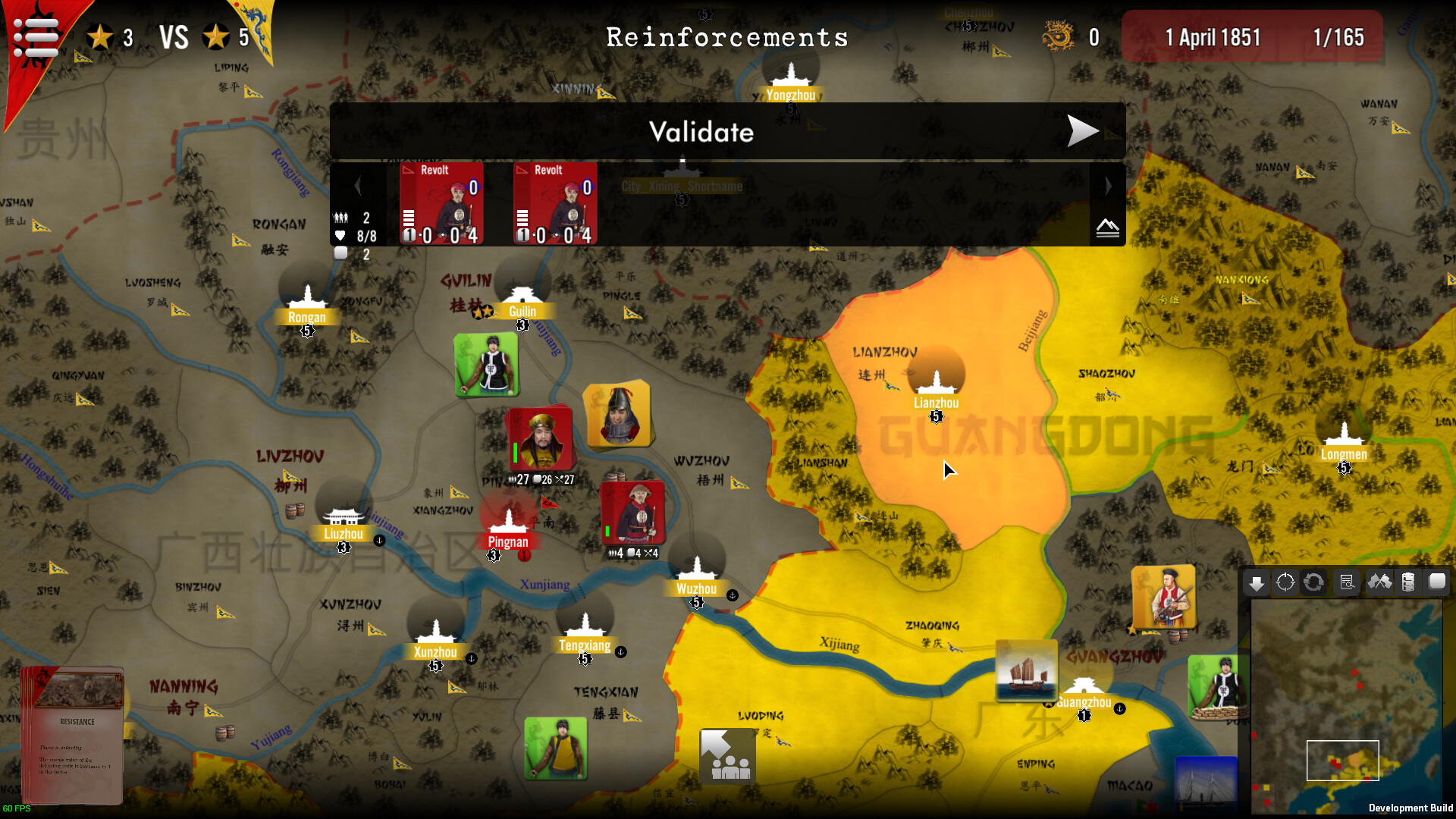
Task: Select the army stack near Pingnan with 27 strength
Action: pyautogui.click(x=540, y=438)
